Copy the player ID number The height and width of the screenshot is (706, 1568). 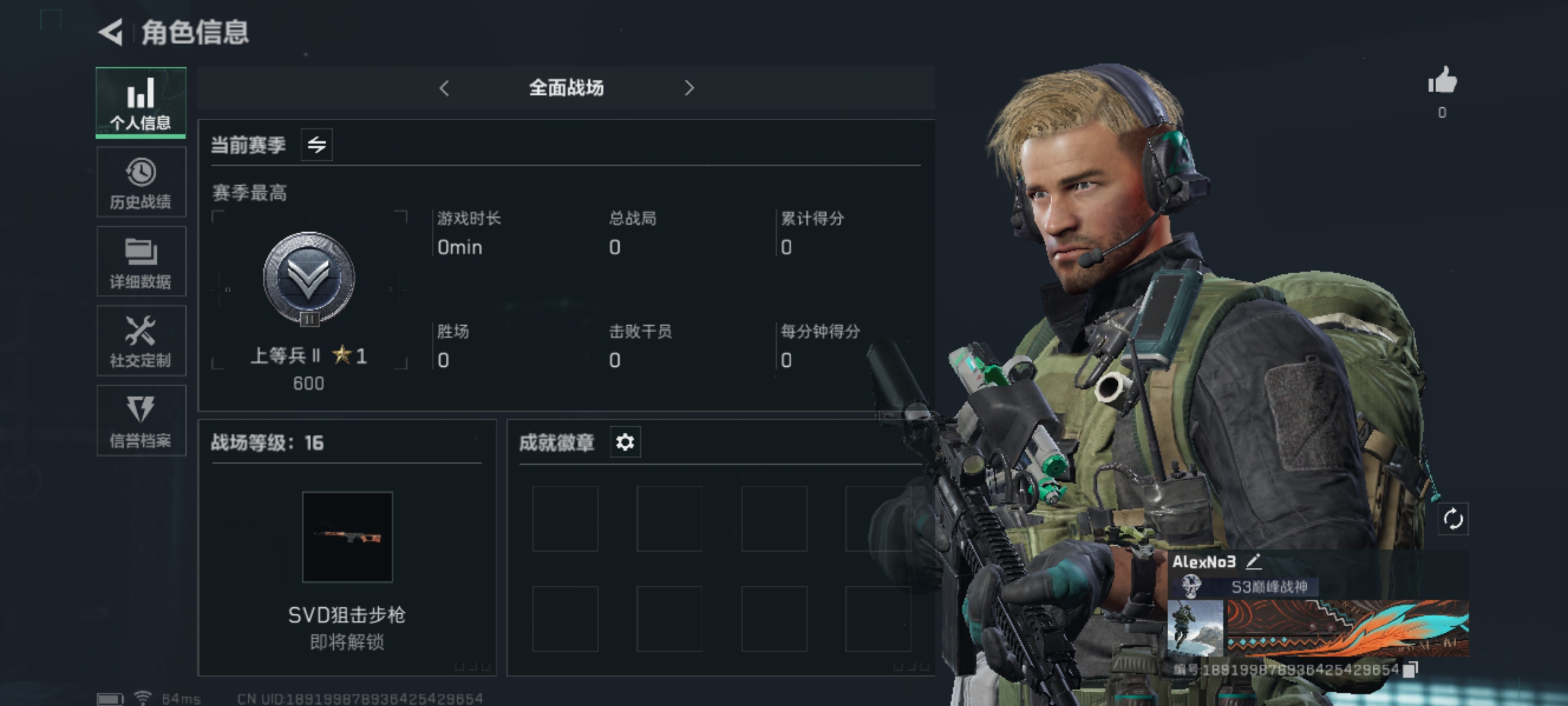tap(1411, 669)
